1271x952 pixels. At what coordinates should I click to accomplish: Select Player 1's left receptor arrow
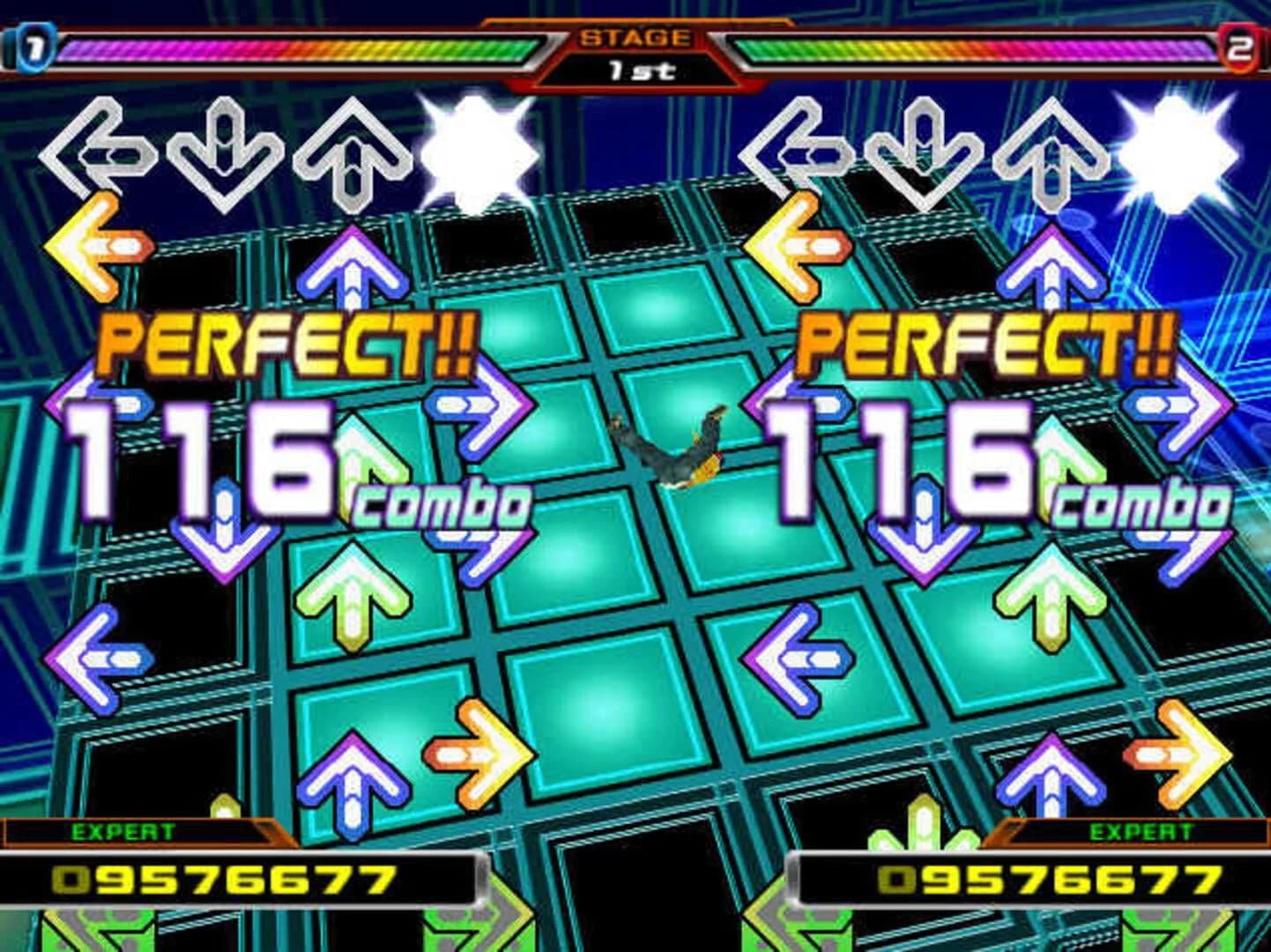click(103, 150)
